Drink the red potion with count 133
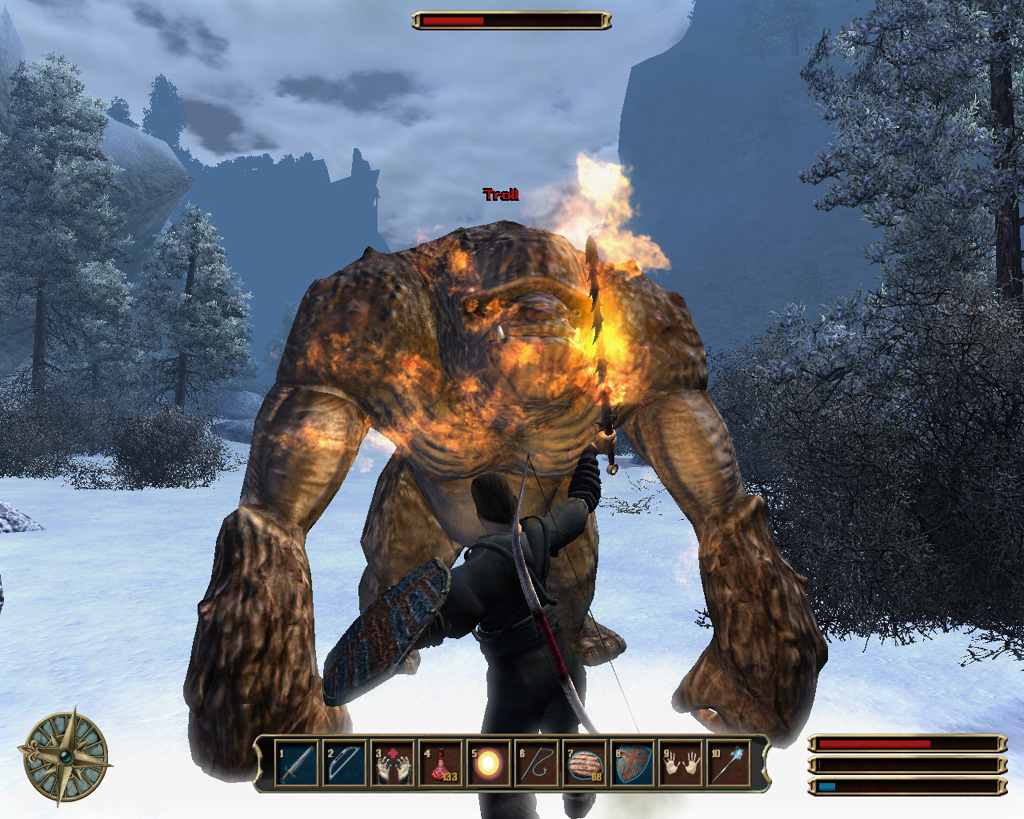The image size is (1024, 819). click(441, 765)
